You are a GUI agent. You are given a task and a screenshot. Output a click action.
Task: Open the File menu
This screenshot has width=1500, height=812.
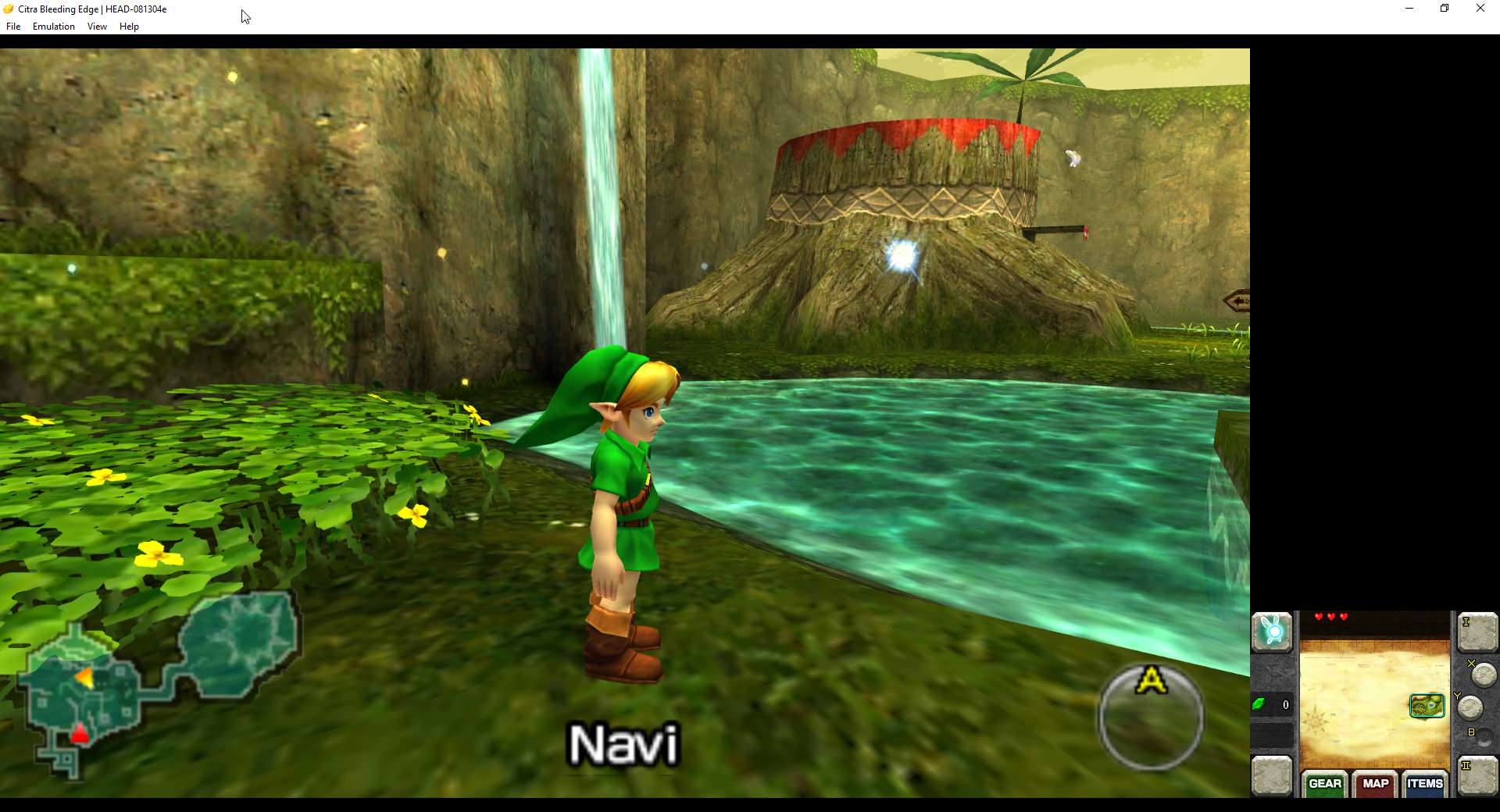click(x=12, y=26)
